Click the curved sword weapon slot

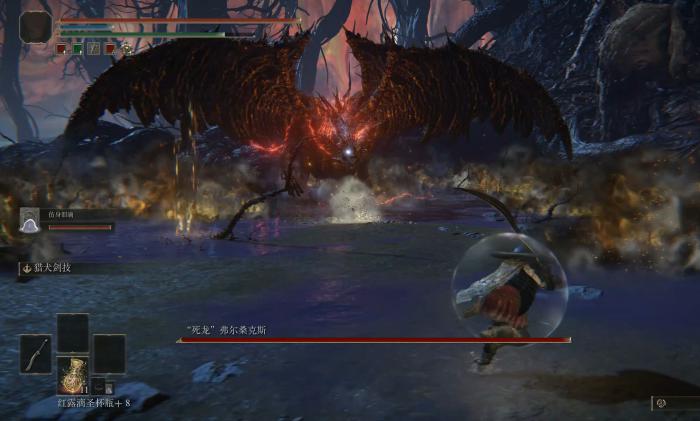(x=35, y=354)
